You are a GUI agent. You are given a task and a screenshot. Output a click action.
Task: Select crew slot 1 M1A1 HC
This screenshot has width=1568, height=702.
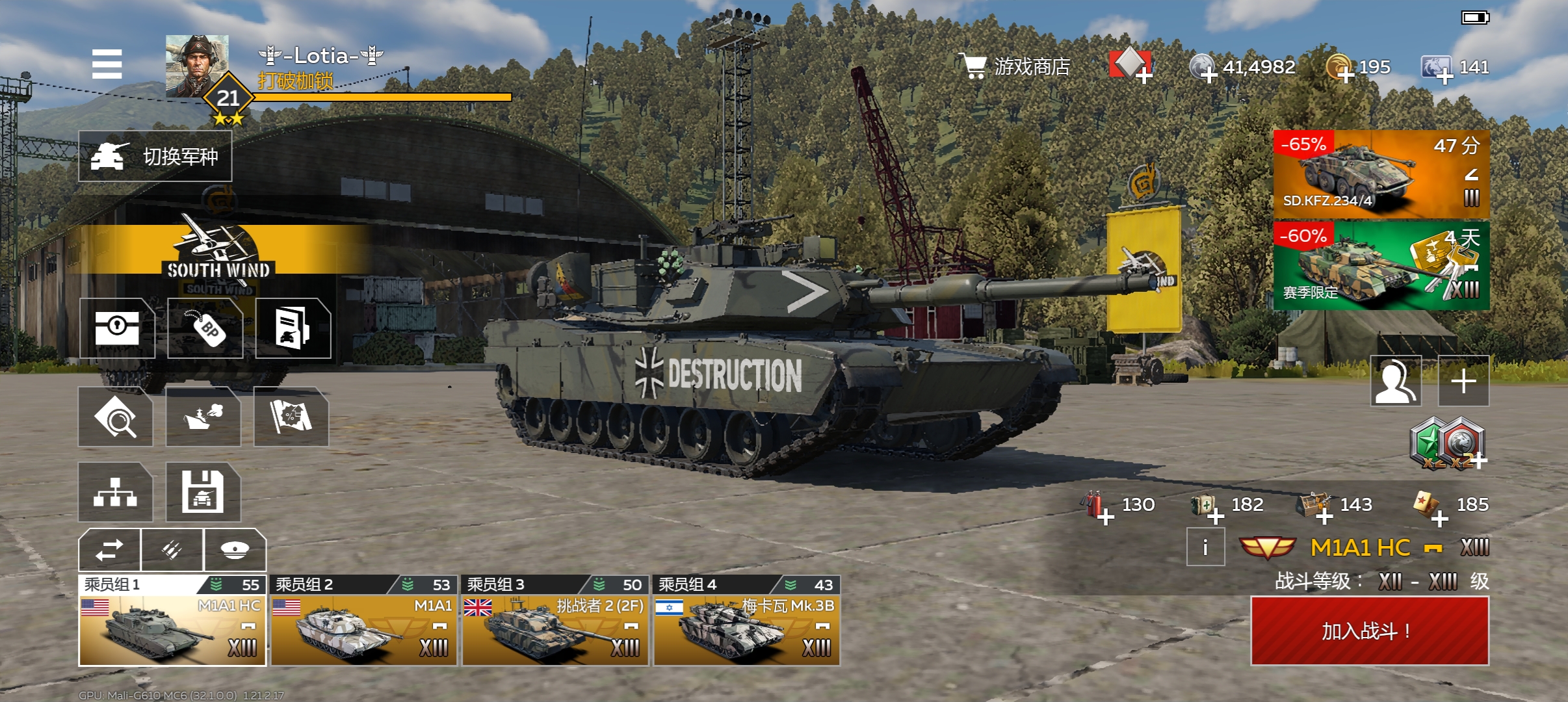[x=172, y=622]
